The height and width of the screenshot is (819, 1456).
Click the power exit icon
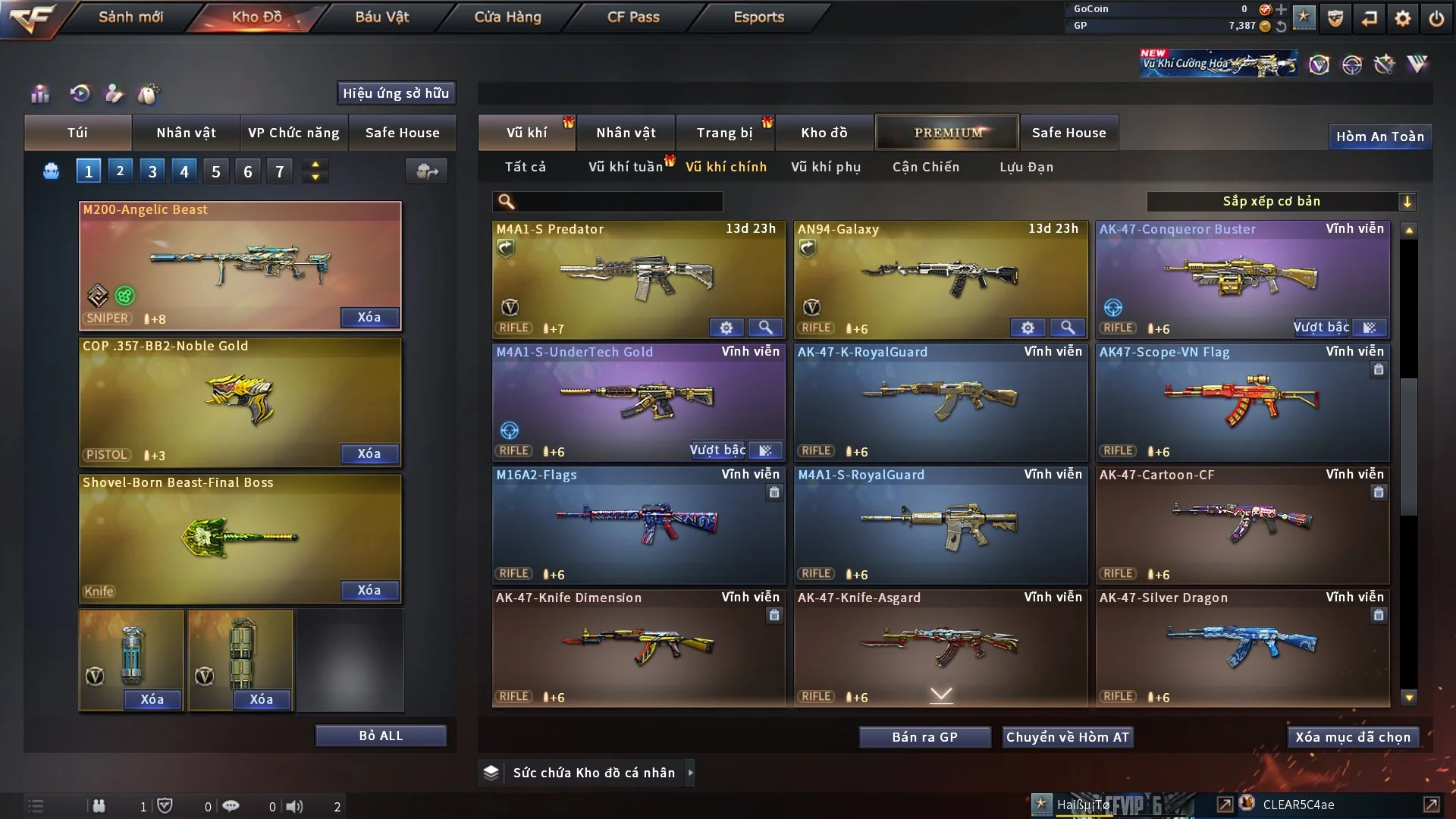[1436, 18]
